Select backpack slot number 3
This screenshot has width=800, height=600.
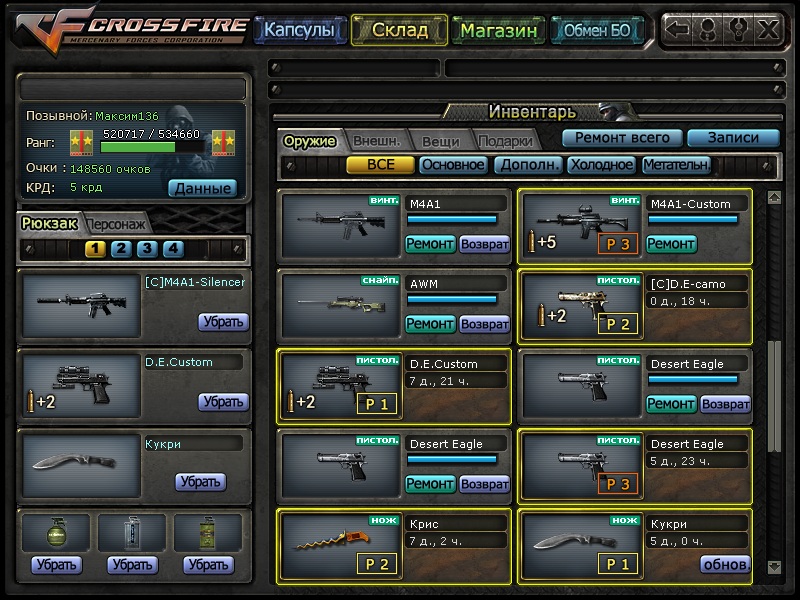(147, 249)
